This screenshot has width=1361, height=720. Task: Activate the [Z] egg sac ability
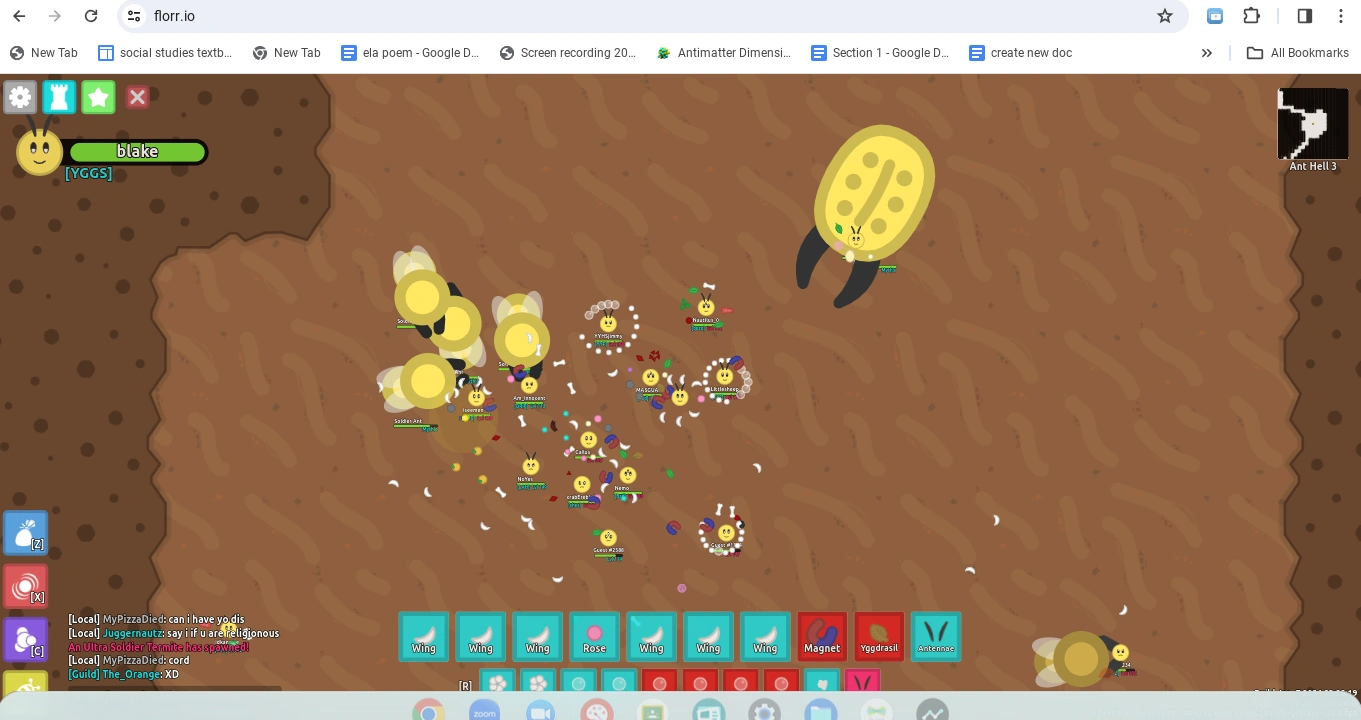click(x=26, y=532)
